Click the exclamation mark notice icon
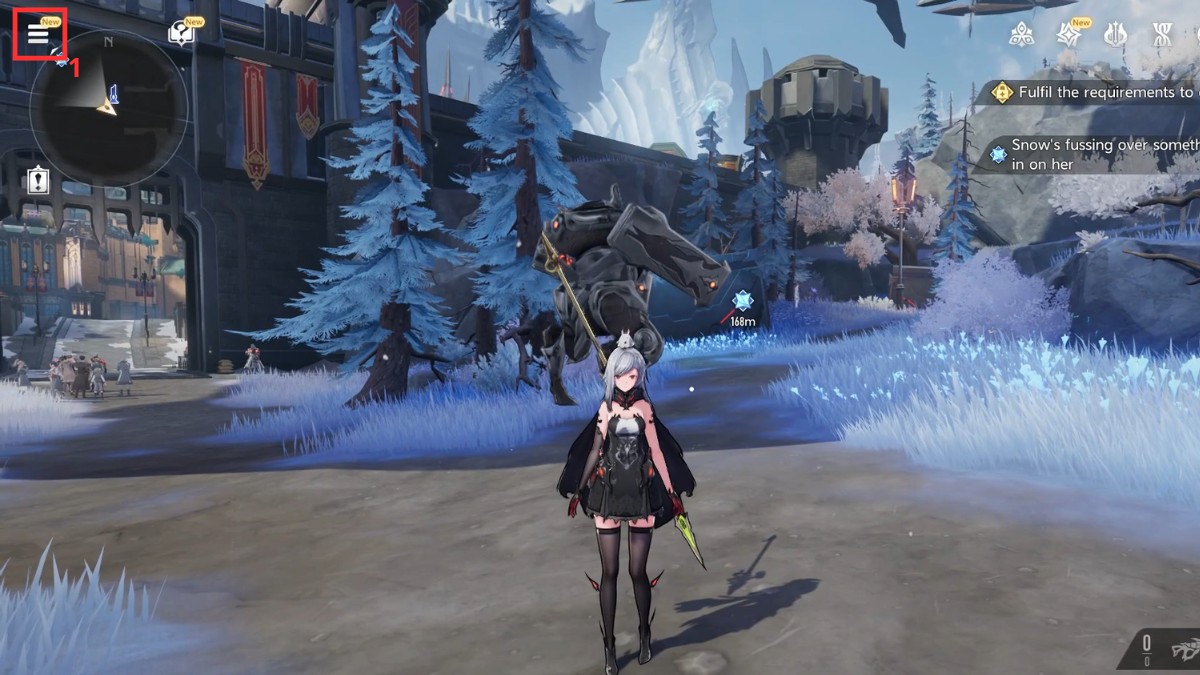 (x=38, y=181)
